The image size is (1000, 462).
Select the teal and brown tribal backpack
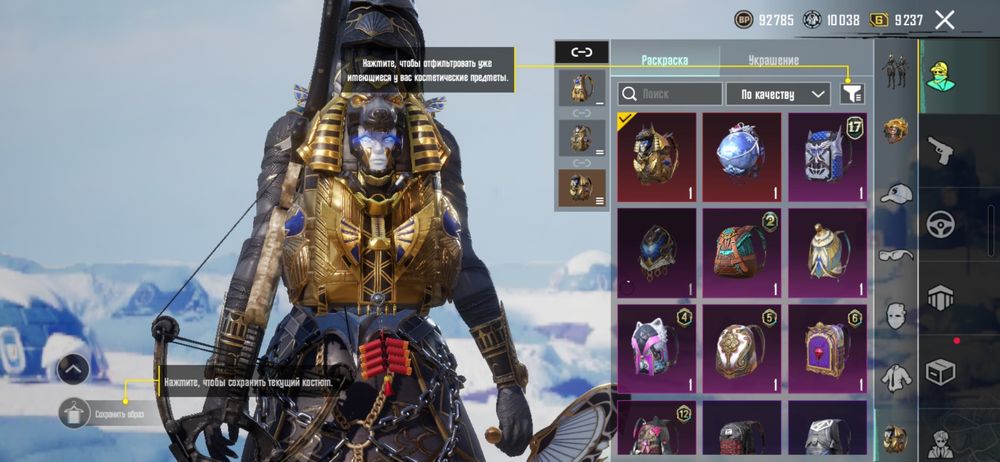[x=741, y=252]
